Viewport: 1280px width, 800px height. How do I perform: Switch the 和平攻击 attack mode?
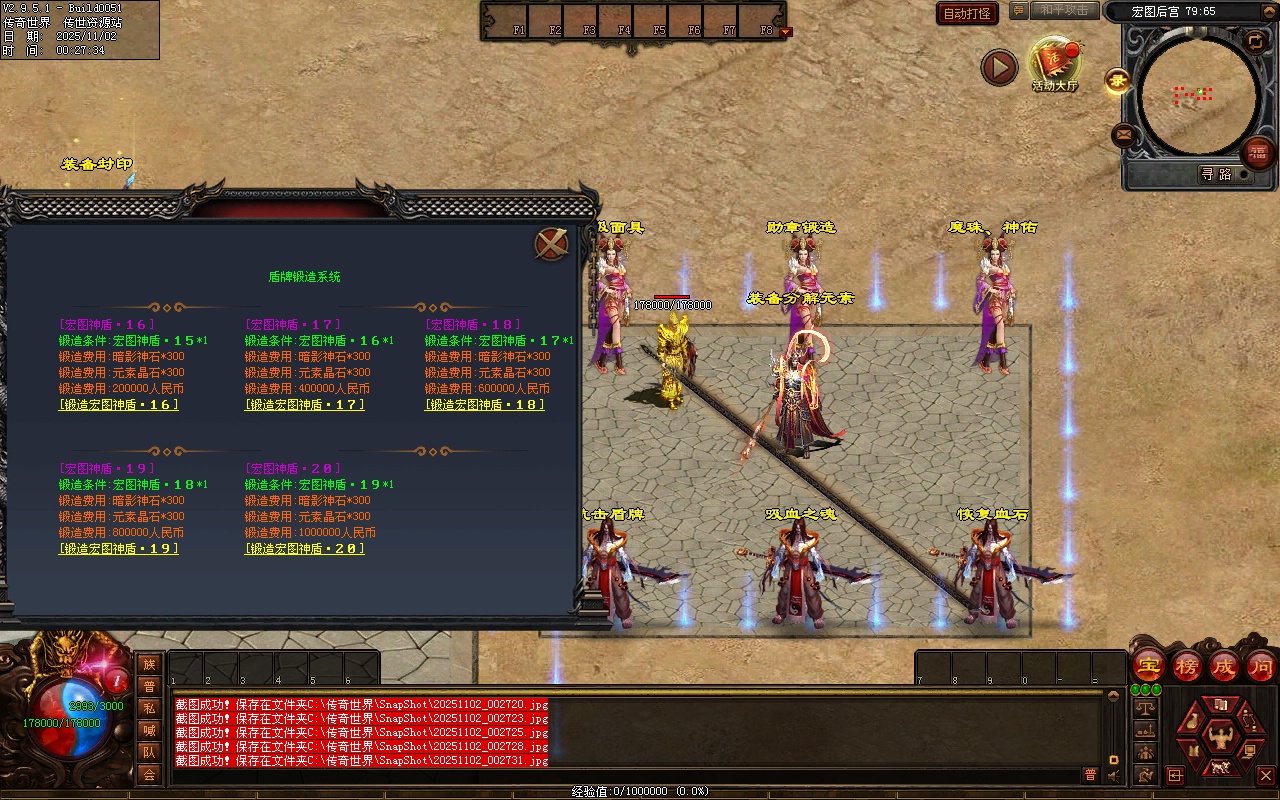(x=1064, y=11)
